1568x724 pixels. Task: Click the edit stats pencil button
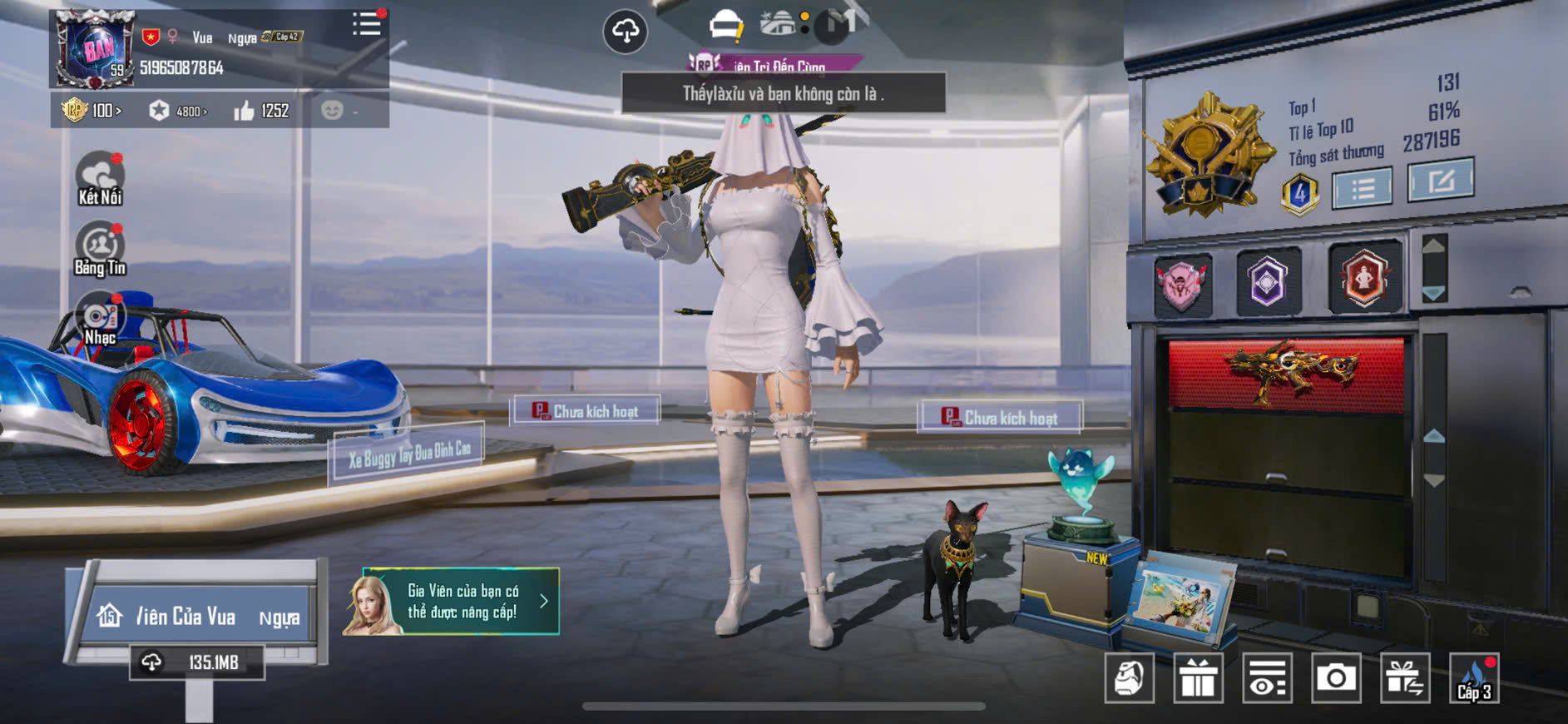coord(1440,180)
